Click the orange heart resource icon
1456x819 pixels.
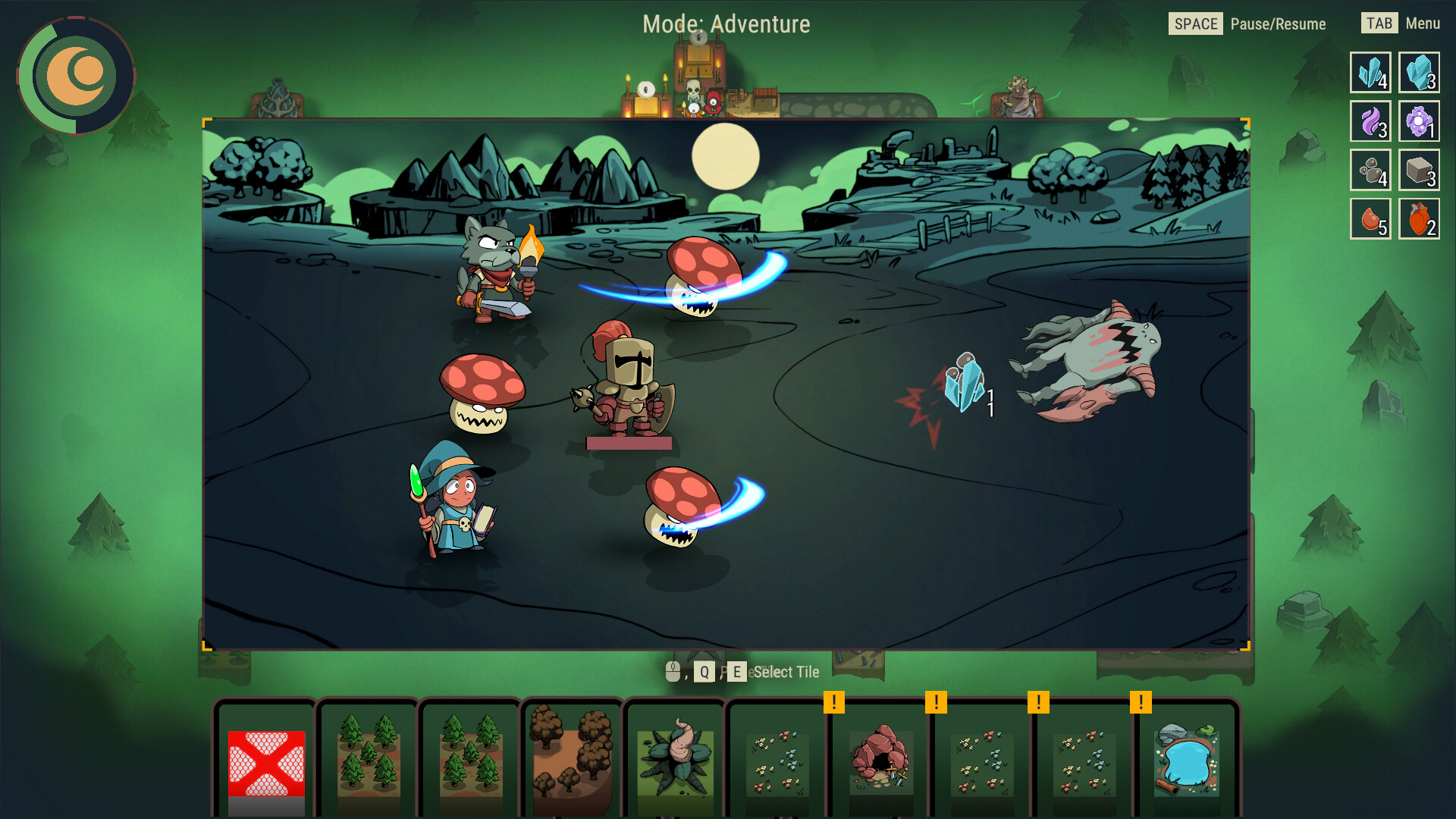tap(1419, 218)
